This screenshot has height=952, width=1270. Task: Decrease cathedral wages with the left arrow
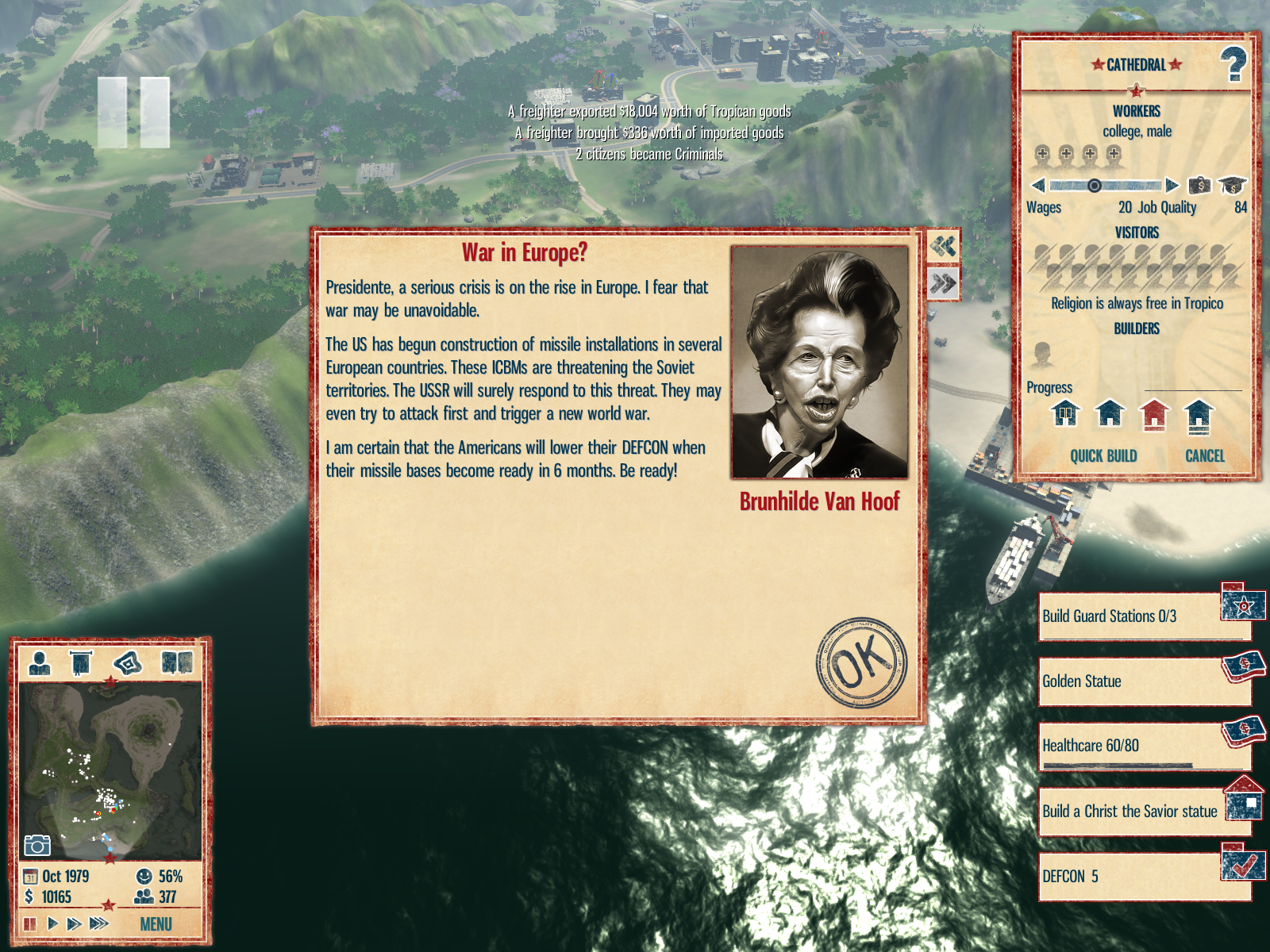(1037, 186)
